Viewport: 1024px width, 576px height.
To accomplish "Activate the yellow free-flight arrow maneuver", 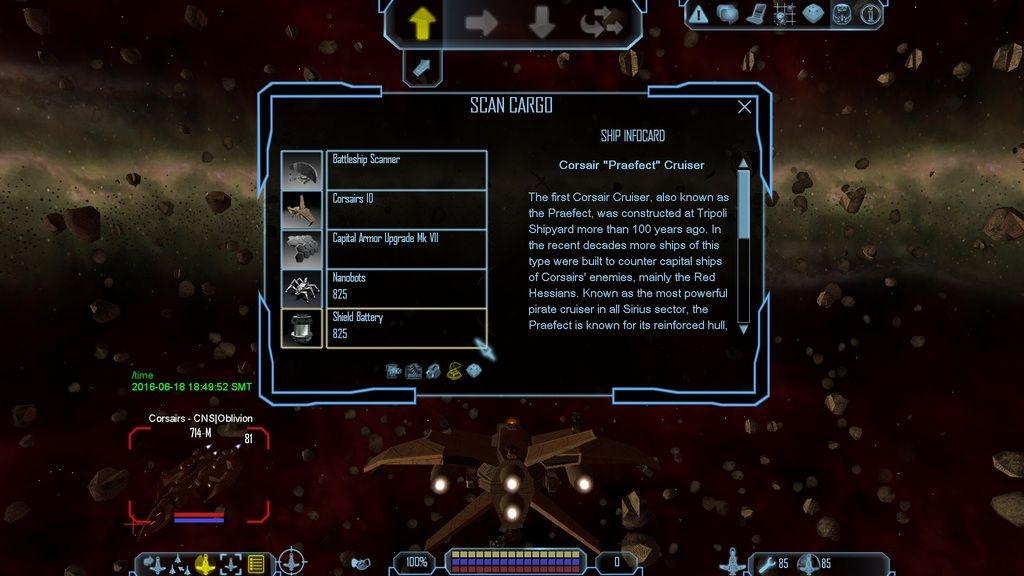I will [x=422, y=22].
